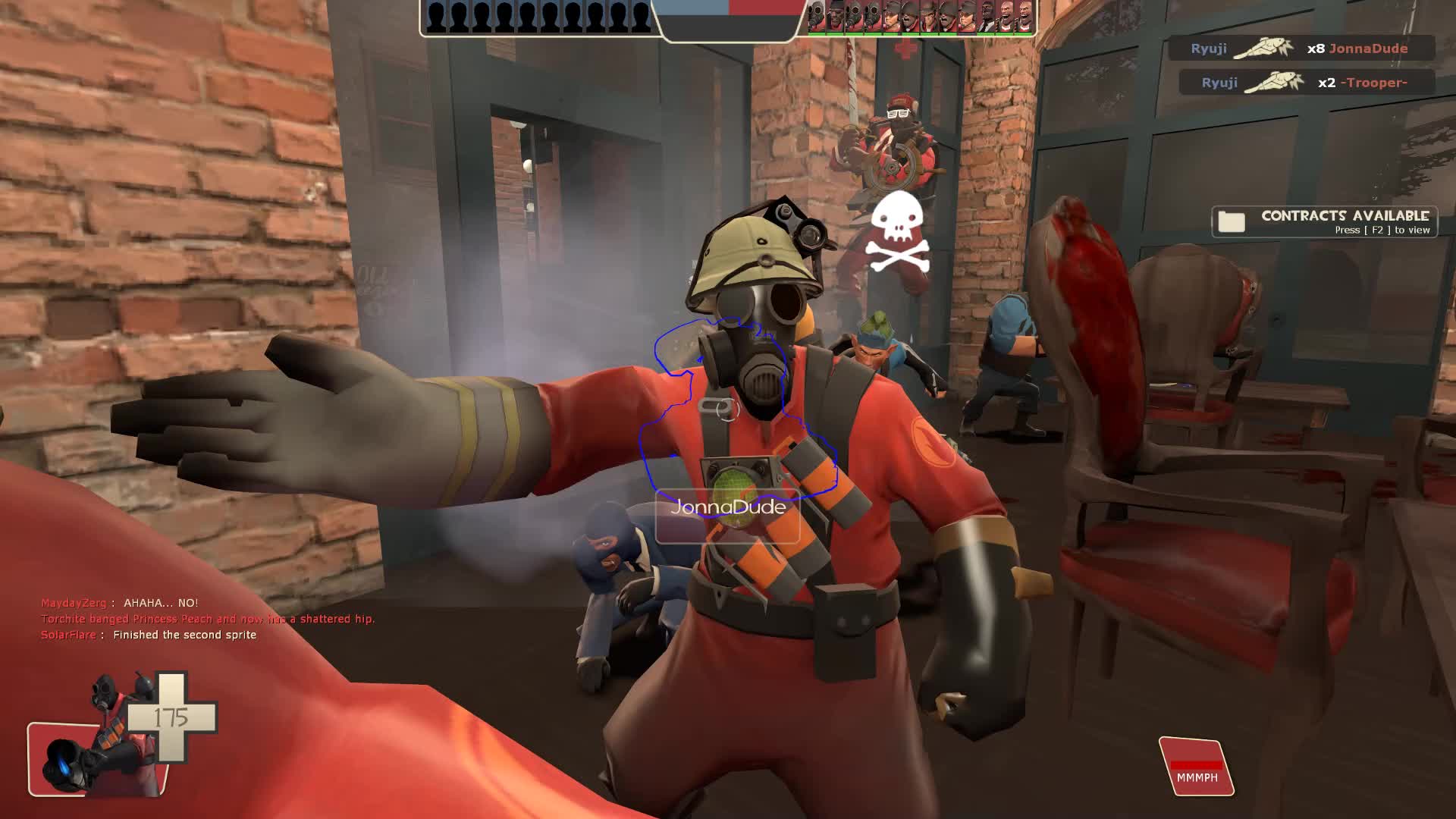Image resolution: width=1456 pixels, height=819 pixels.
Task: Click the MaydayZerg AHAHA... NO! chat line
Action: click(119, 604)
